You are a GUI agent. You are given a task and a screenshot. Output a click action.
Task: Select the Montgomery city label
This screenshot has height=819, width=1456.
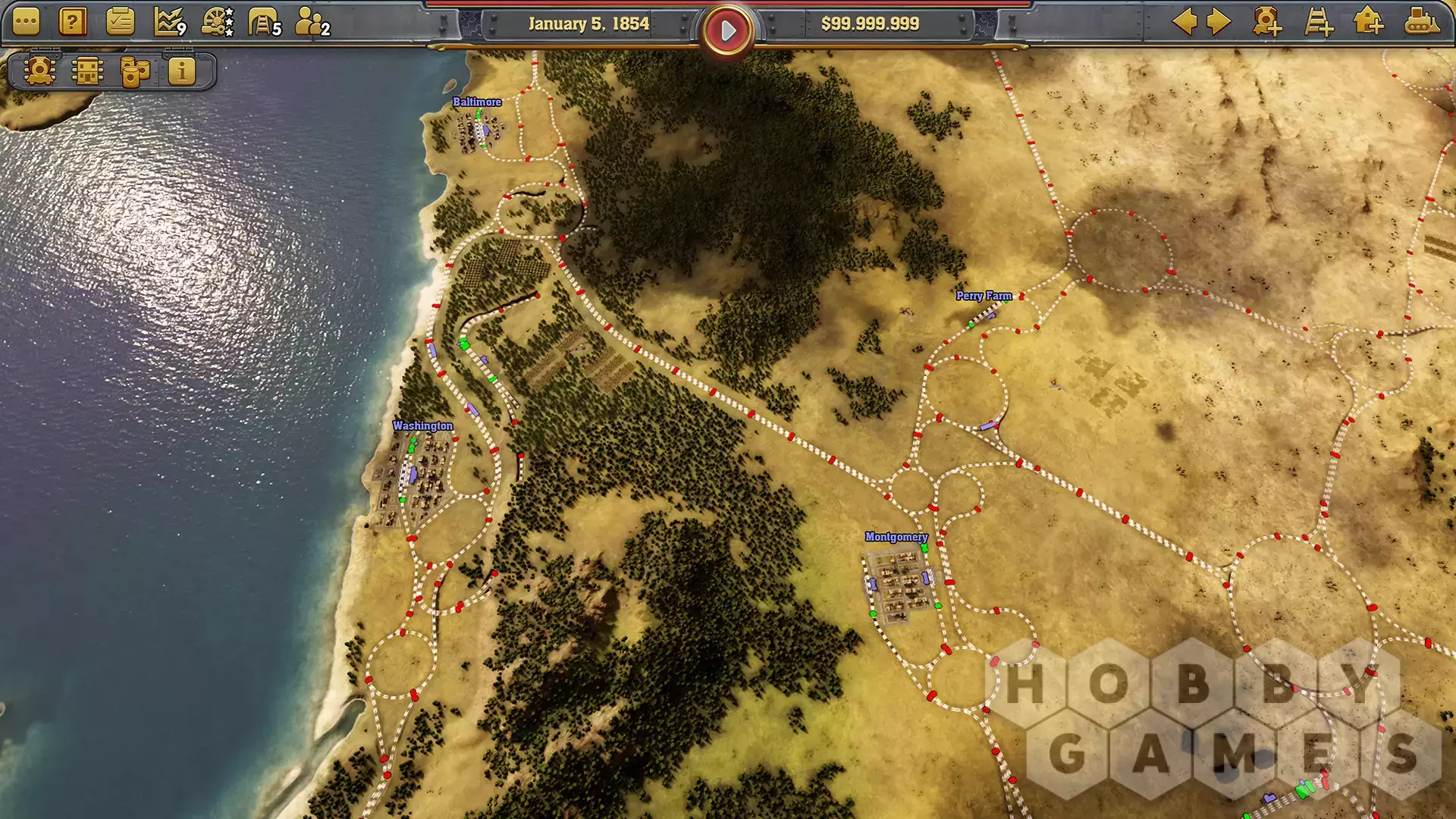(x=896, y=537)
